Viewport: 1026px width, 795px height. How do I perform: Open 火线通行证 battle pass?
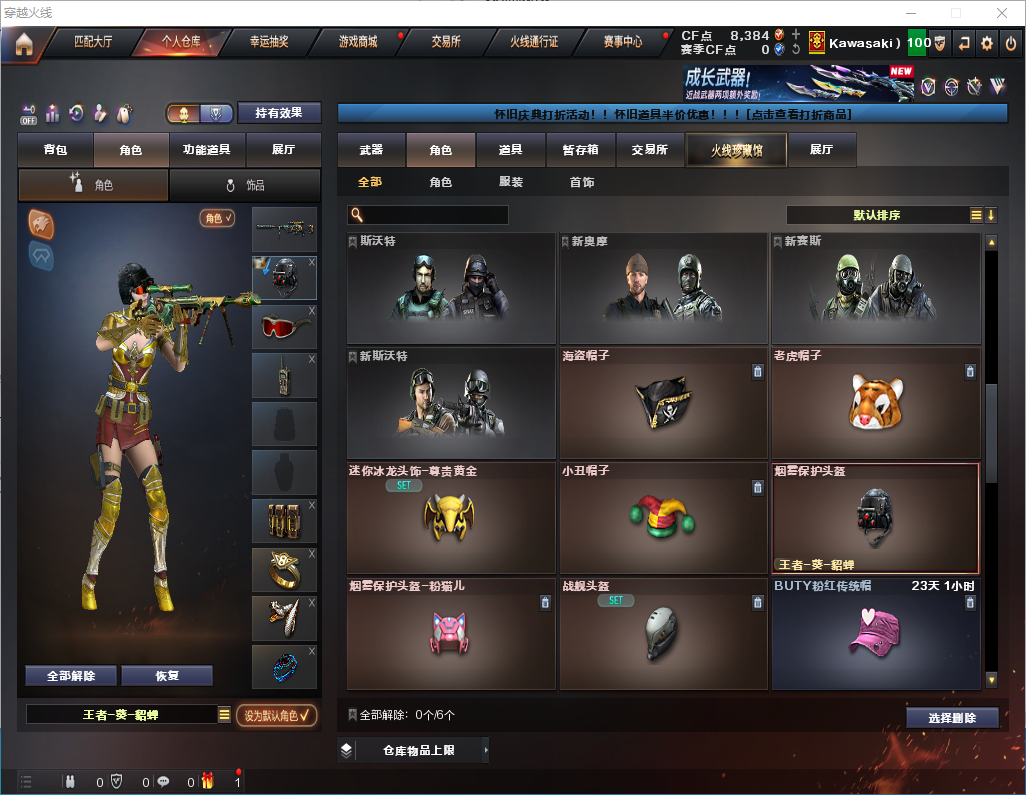pos(534,42)
